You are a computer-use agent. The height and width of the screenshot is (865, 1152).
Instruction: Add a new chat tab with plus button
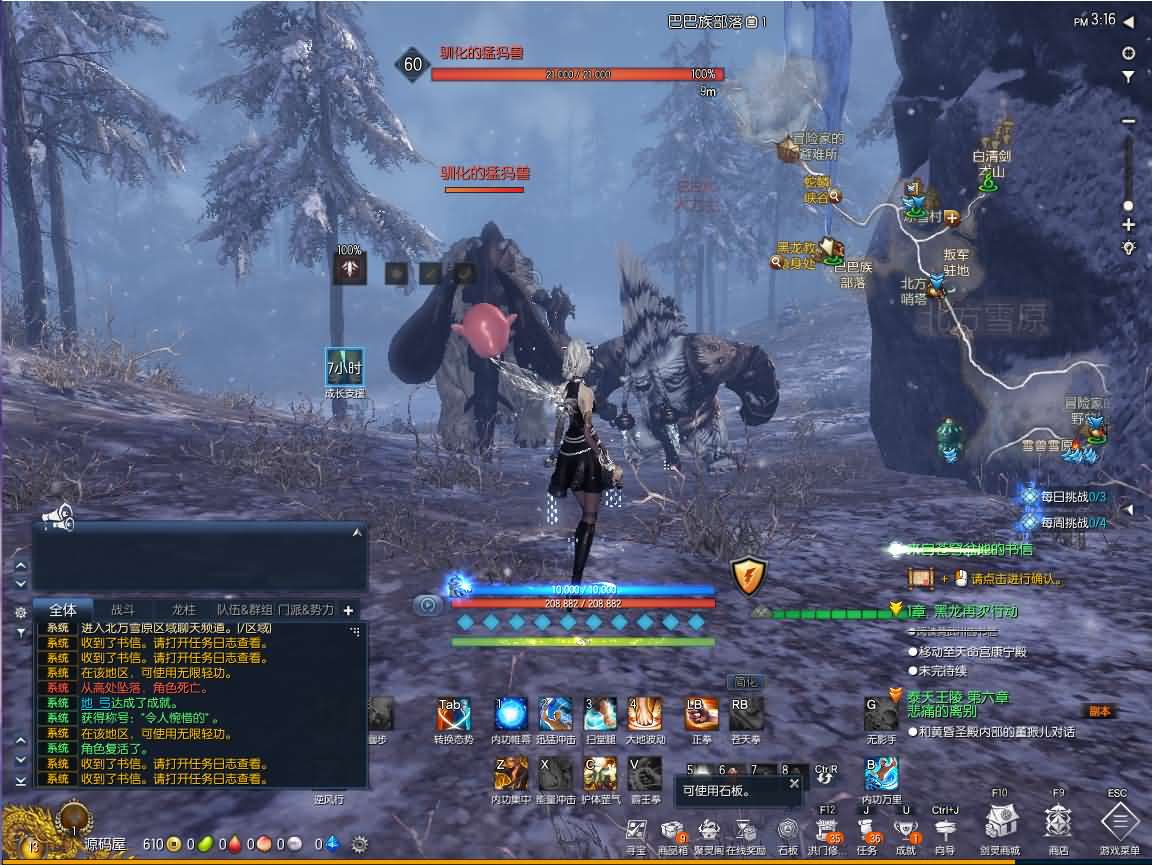(348, 609)
